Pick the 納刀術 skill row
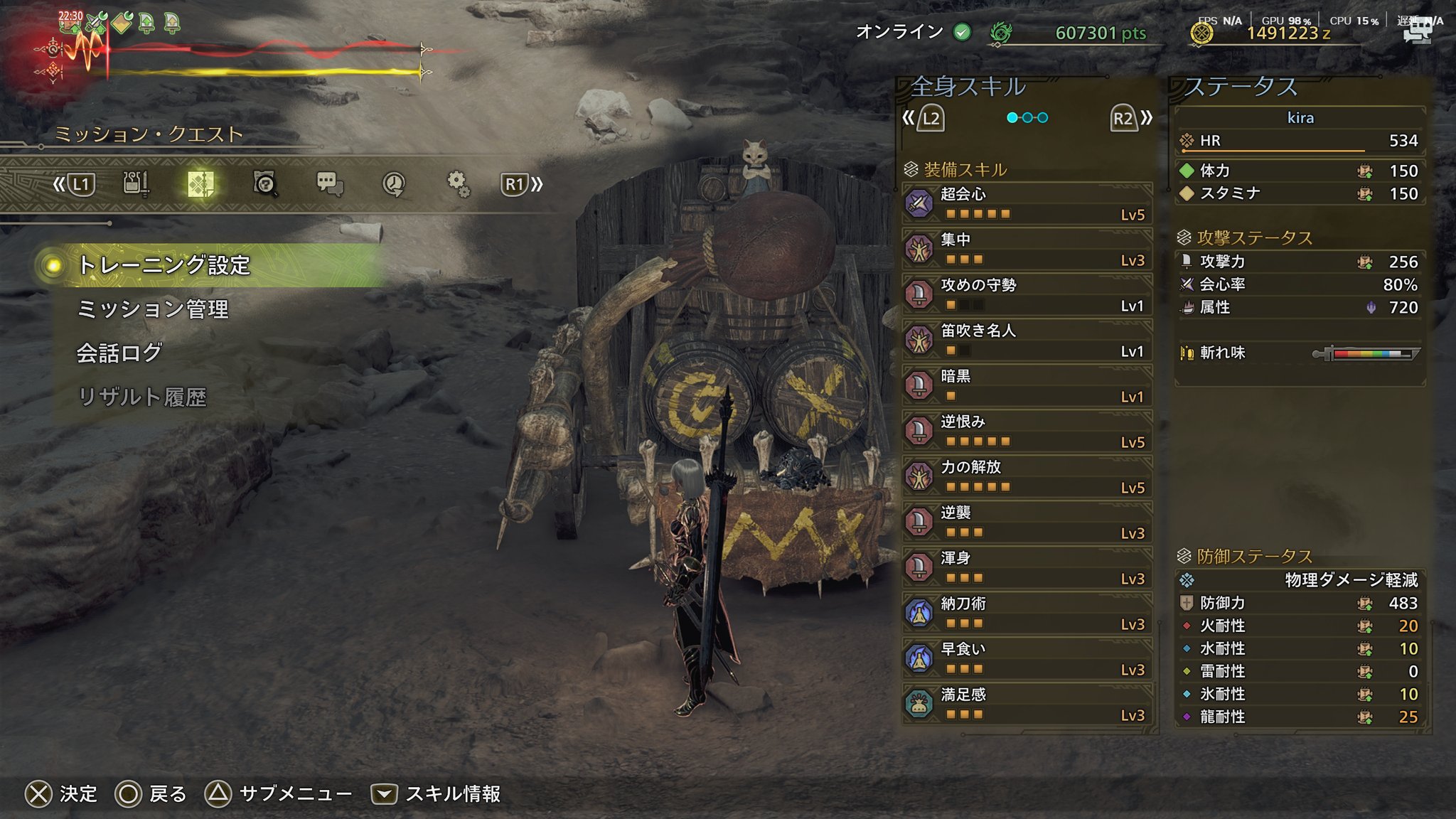The width and height of the screenshot is (1456, 819). point(1027,614)
